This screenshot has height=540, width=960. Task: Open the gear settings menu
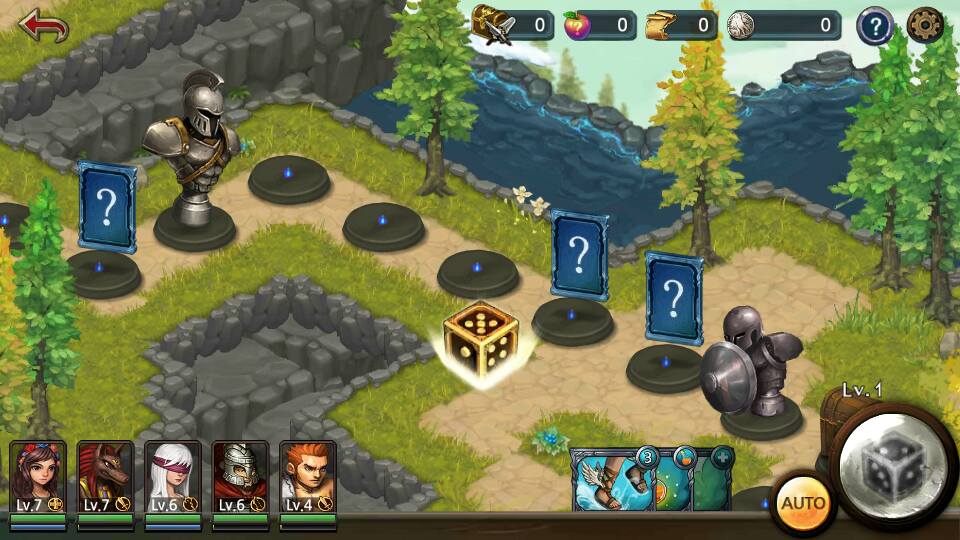(925, 26)
